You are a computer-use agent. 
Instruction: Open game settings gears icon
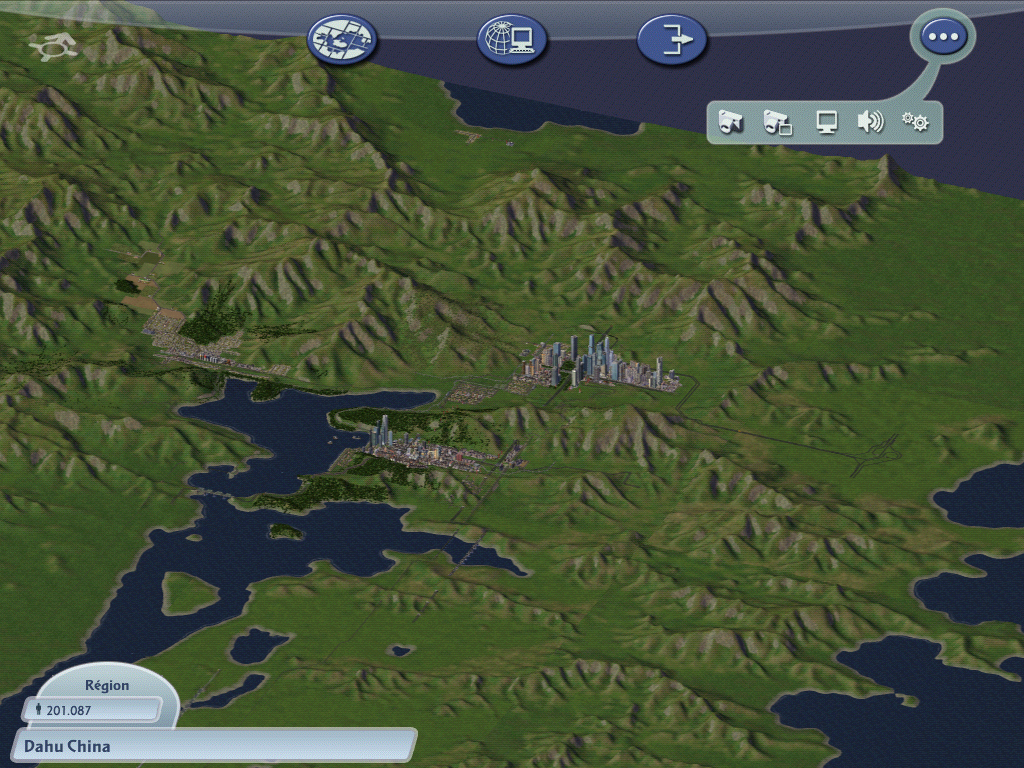pos(915,123)
